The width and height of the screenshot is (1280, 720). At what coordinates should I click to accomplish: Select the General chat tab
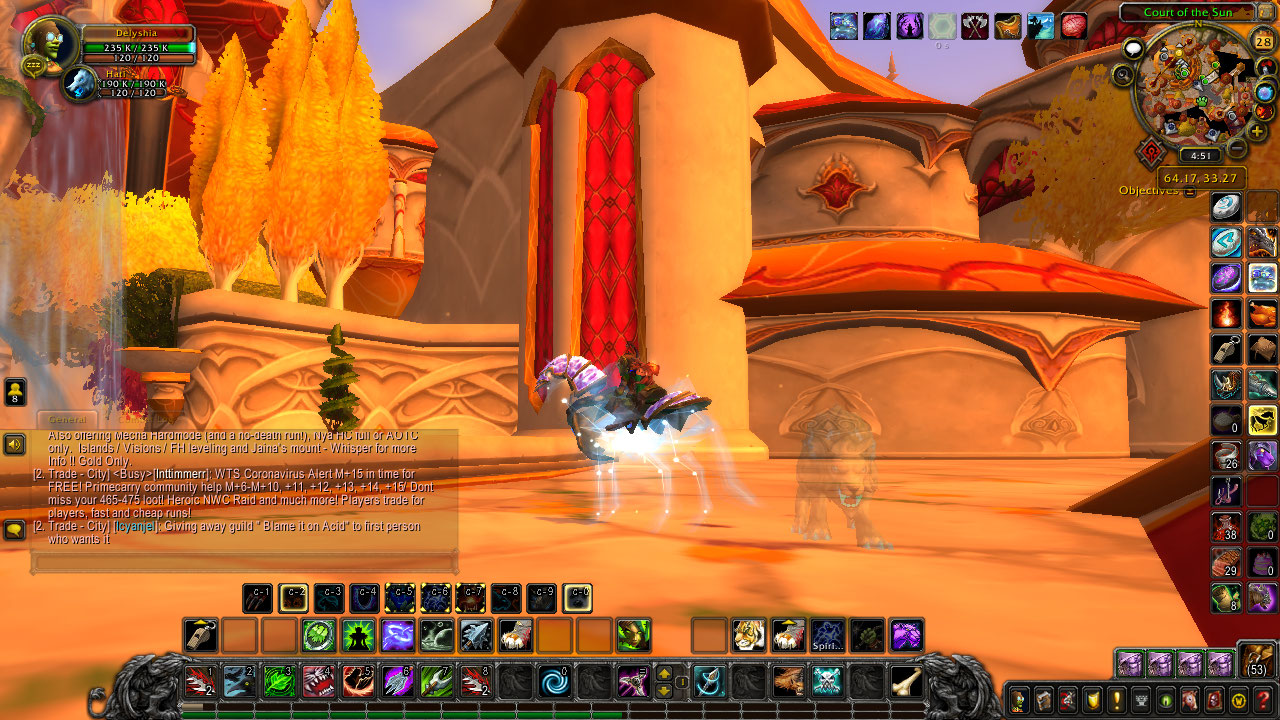pyautogui.click(x=69, y=420)
